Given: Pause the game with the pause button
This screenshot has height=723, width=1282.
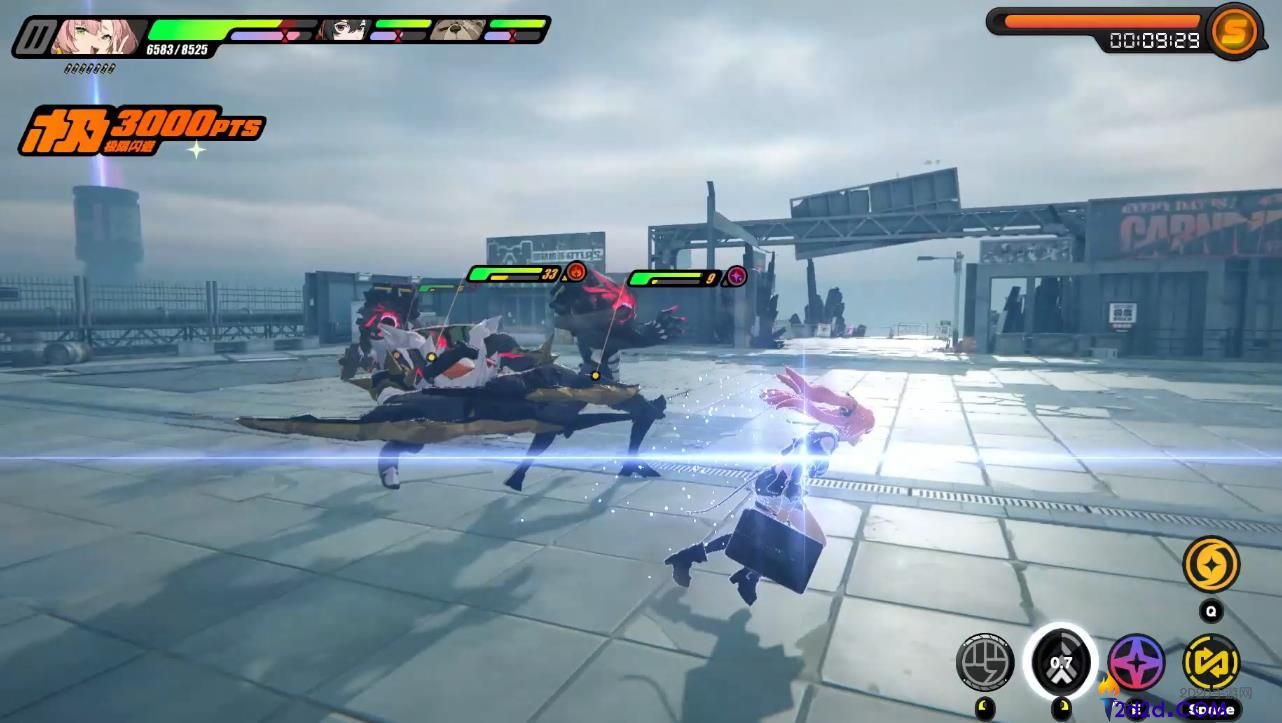Looking at the screenshot, I should [x=38, y=37].
